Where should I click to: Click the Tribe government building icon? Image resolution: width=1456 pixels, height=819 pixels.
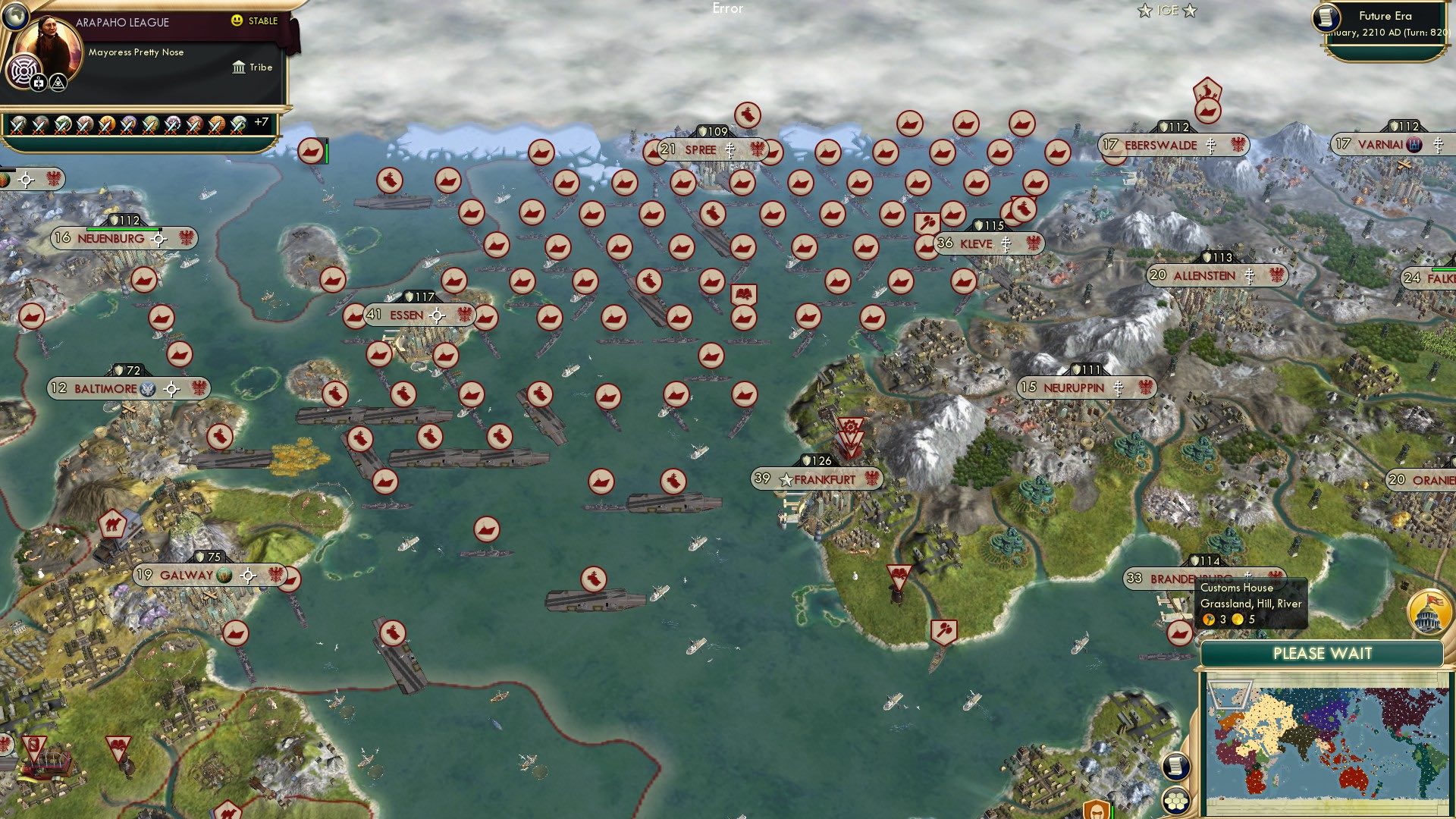[x=239, y=67]
